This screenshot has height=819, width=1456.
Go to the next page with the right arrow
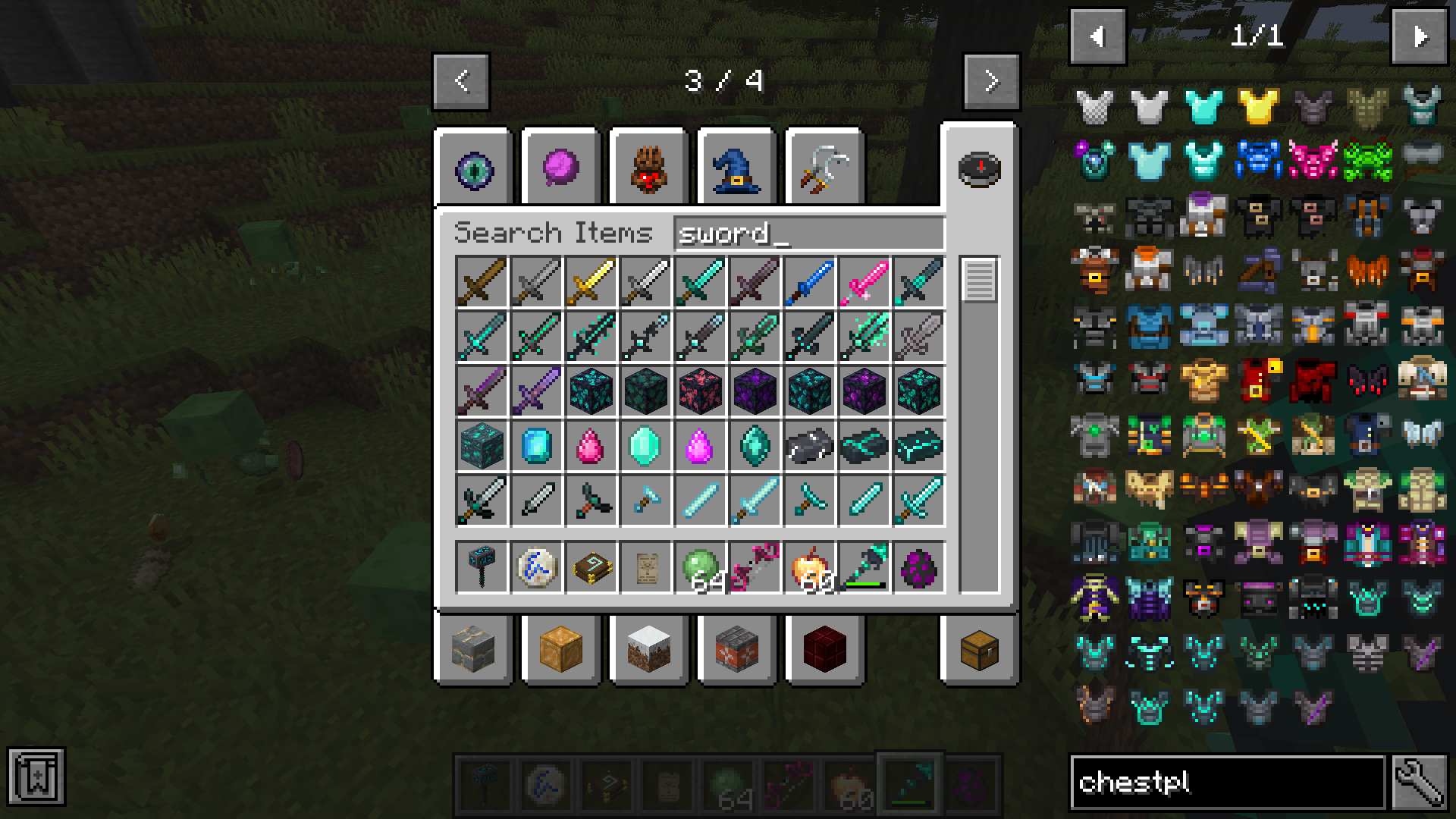(991, 82)
